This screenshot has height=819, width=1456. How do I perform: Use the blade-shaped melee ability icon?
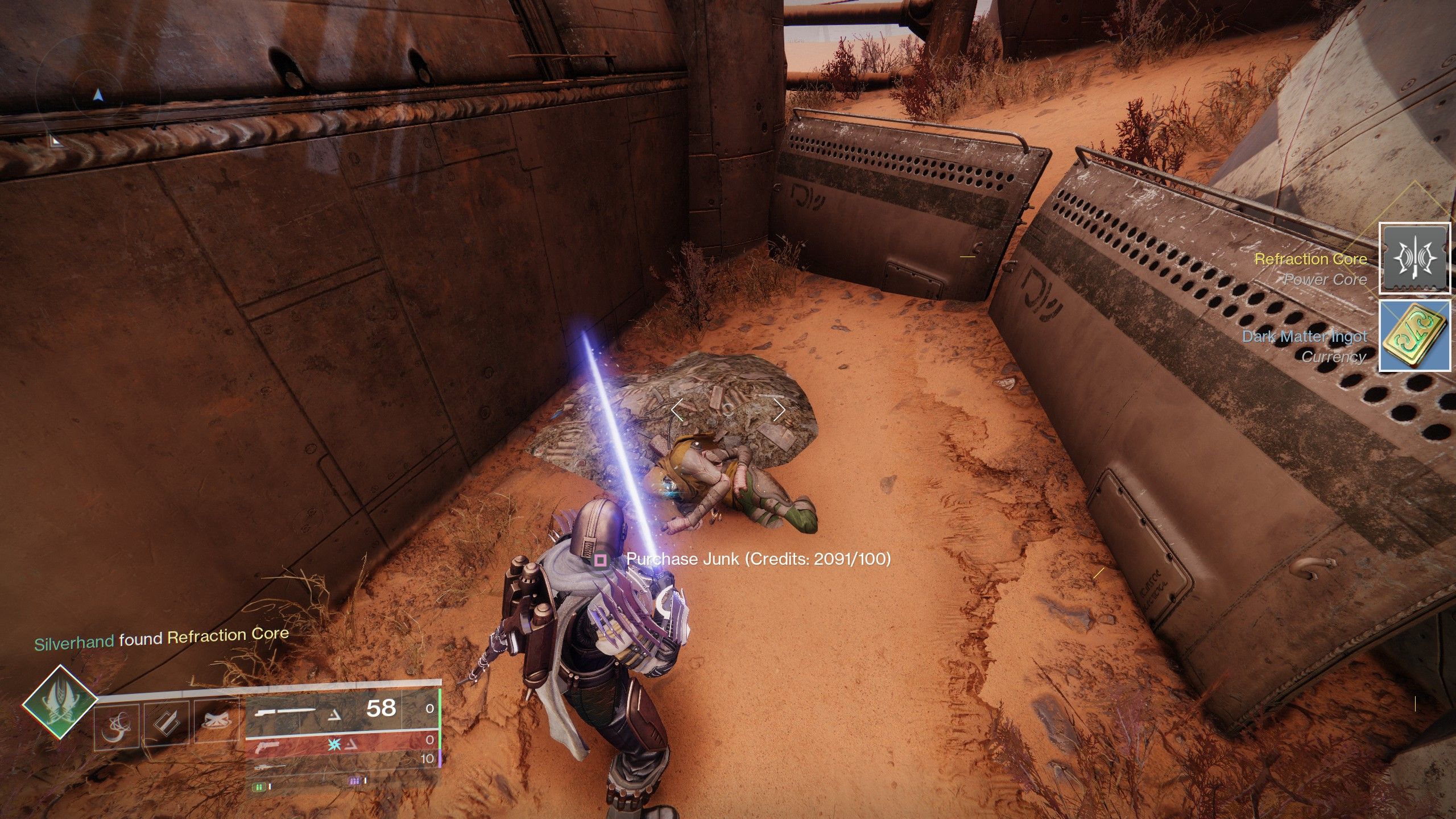click(166, 723)
